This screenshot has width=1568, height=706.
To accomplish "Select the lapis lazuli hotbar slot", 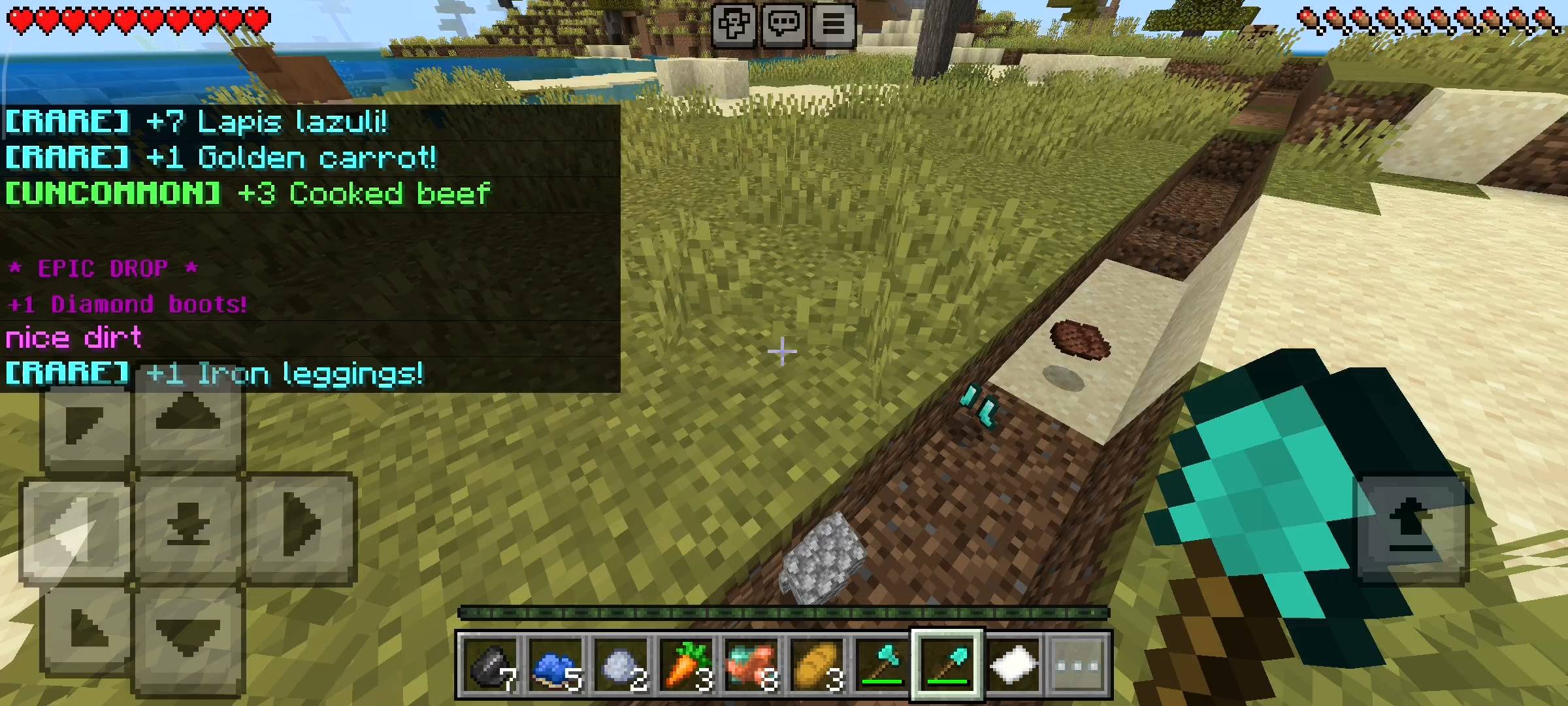I will pos(556,665).
